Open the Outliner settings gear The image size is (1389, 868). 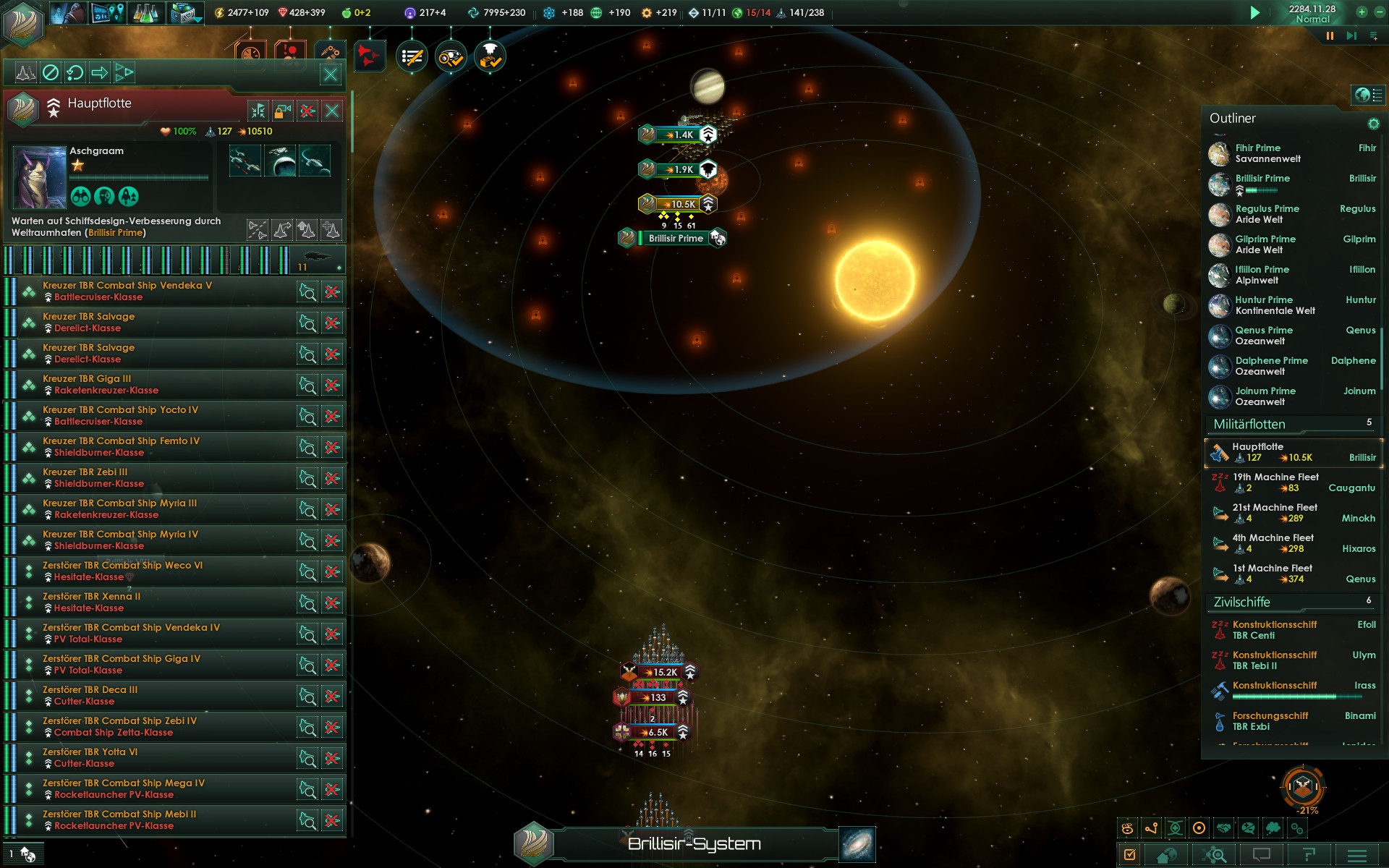coord(1373,124)
